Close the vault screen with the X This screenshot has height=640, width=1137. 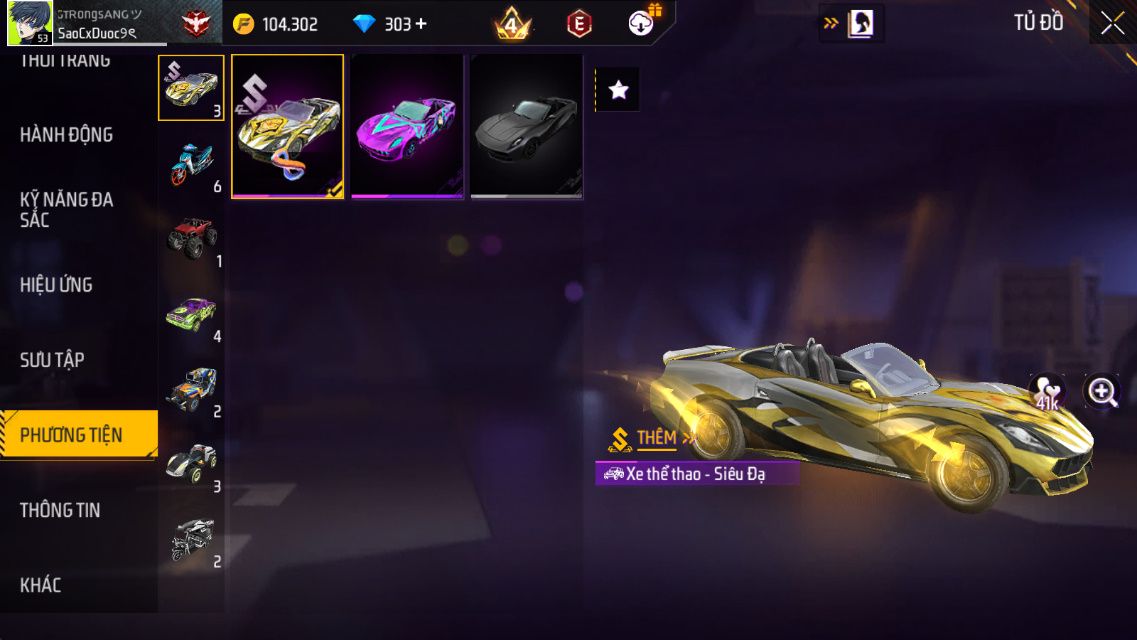click(x=1112, y=24)
